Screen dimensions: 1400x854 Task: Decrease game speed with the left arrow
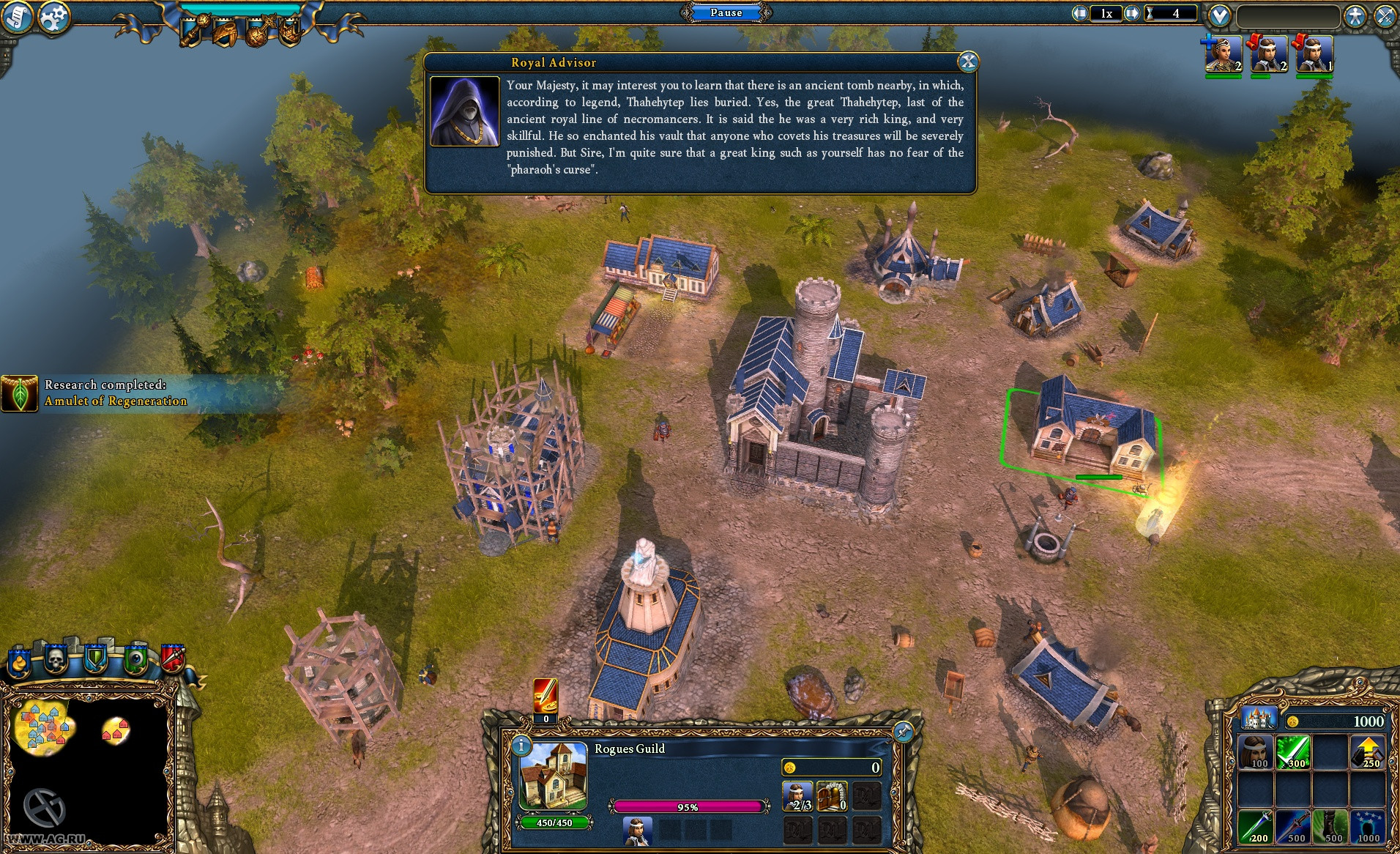[1080, 13]
